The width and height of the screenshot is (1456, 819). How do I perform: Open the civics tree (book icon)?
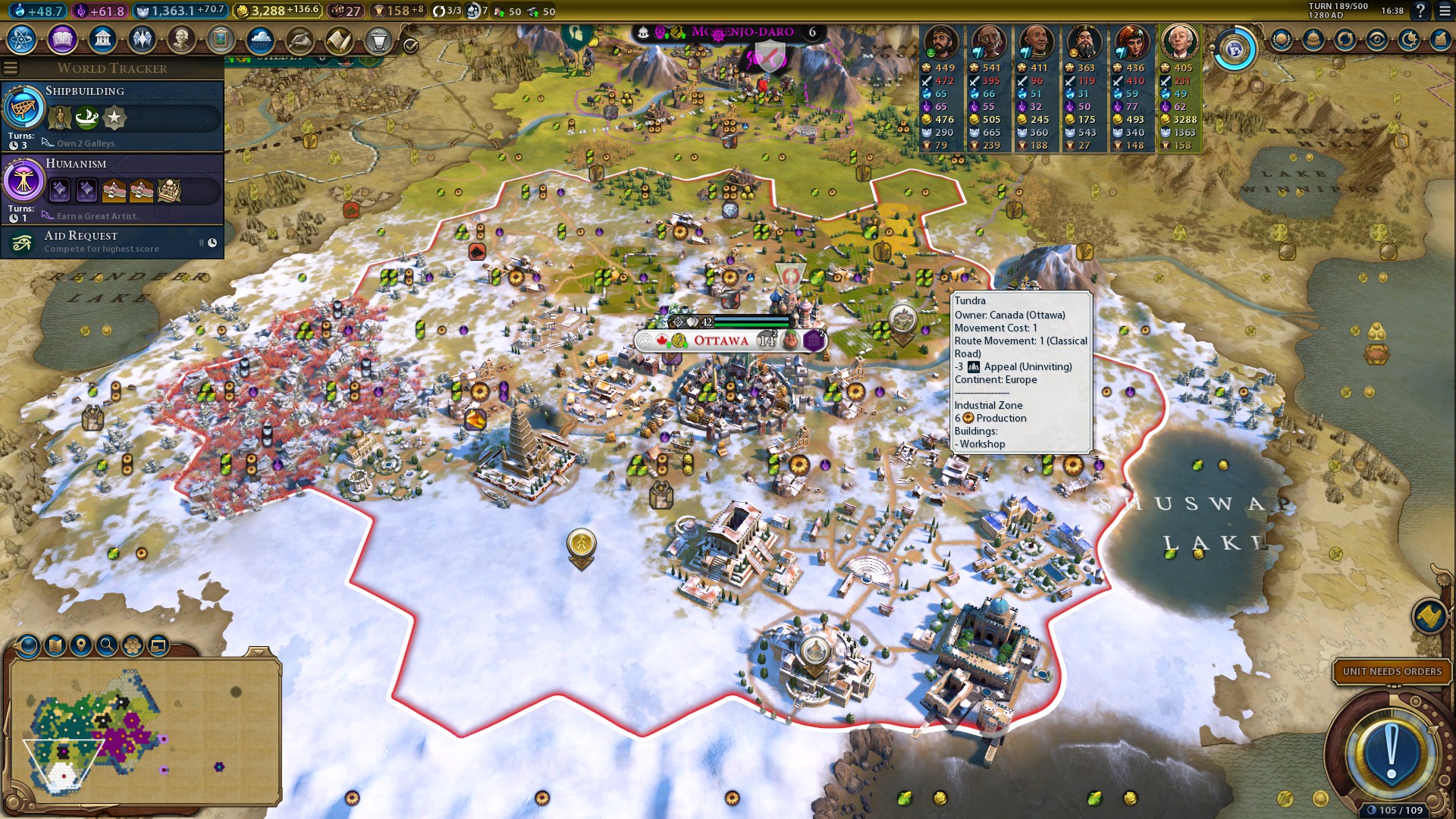pos(62,39)
